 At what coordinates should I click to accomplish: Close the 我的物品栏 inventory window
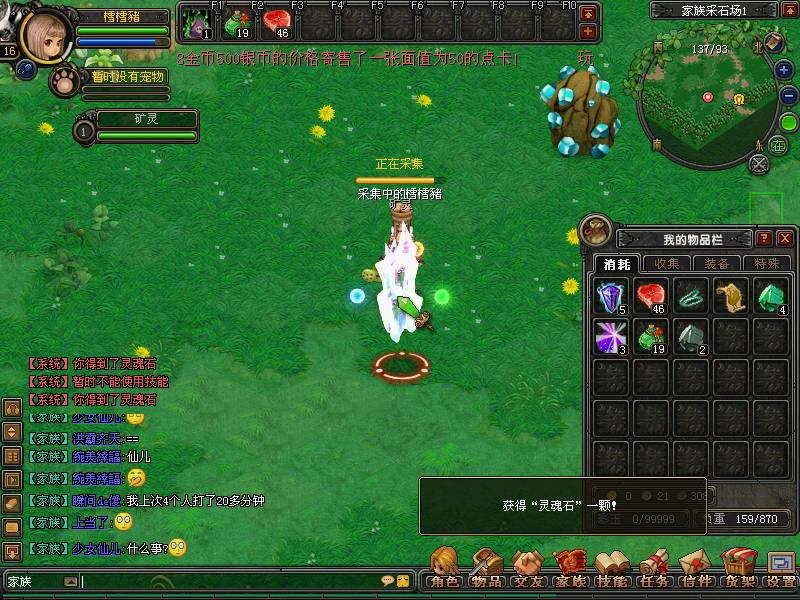point(785,239)
